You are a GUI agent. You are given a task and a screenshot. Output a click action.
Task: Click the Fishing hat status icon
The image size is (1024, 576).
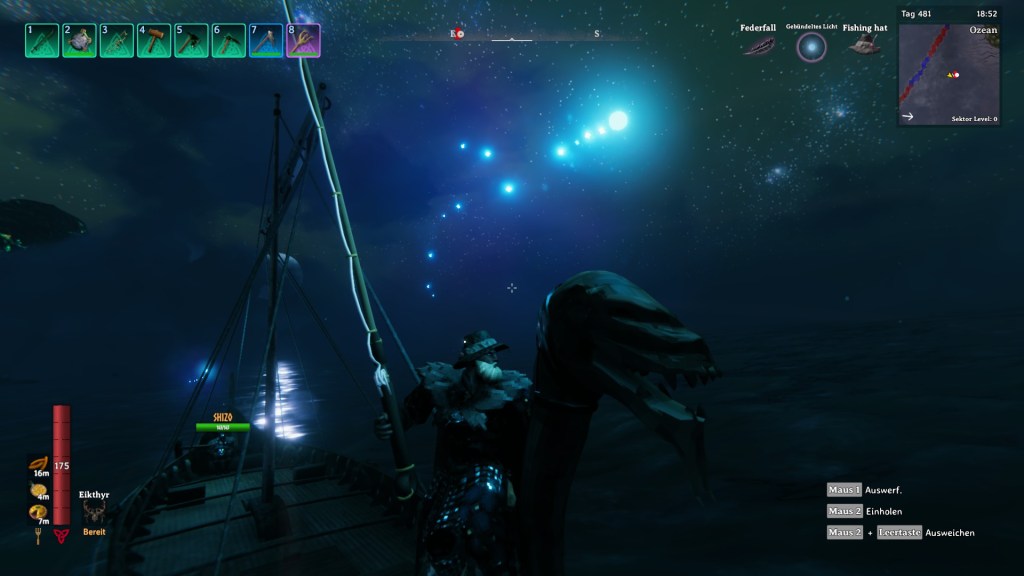pos(864,46)
